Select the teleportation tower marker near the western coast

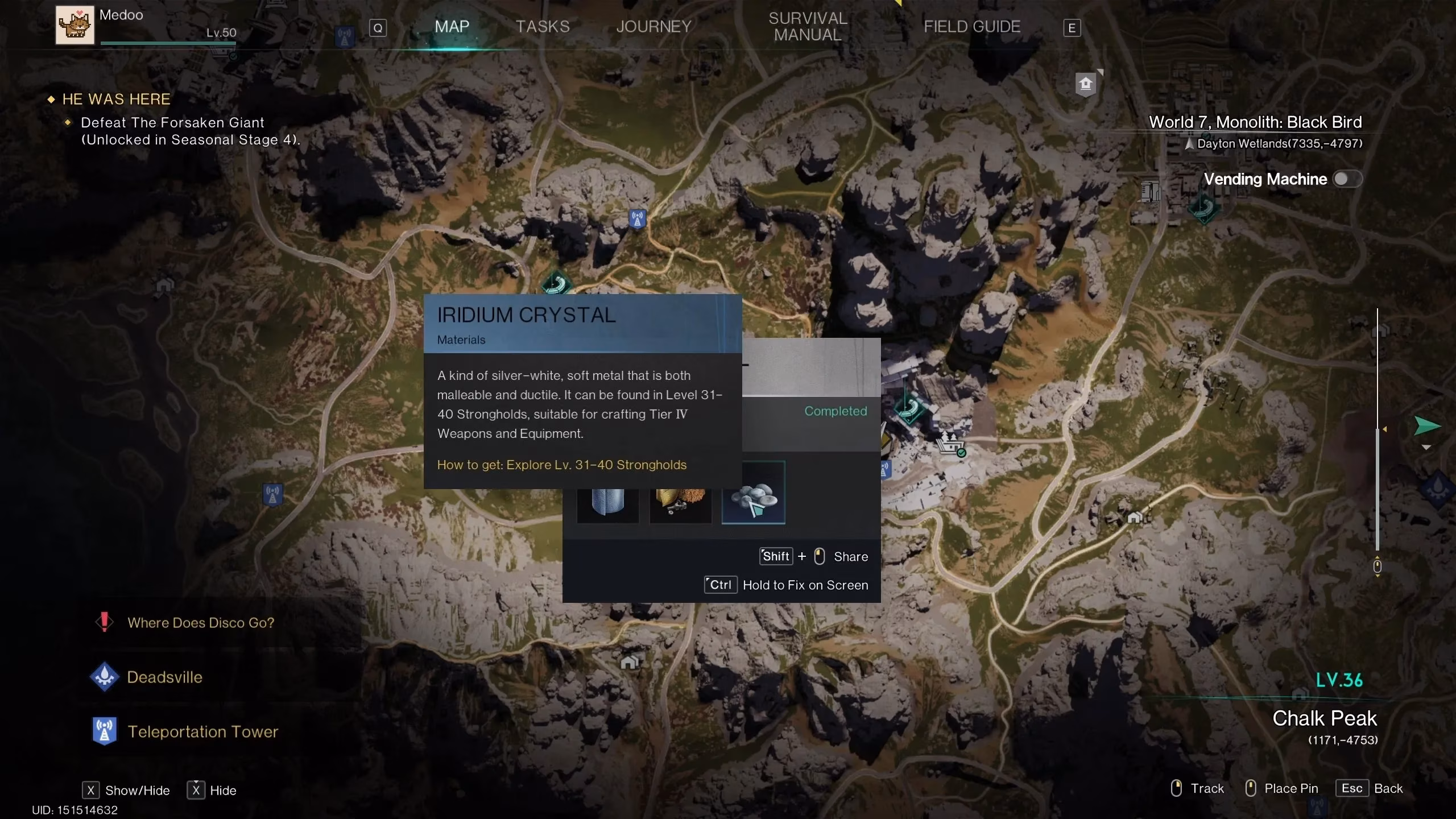tap(272, 494)
